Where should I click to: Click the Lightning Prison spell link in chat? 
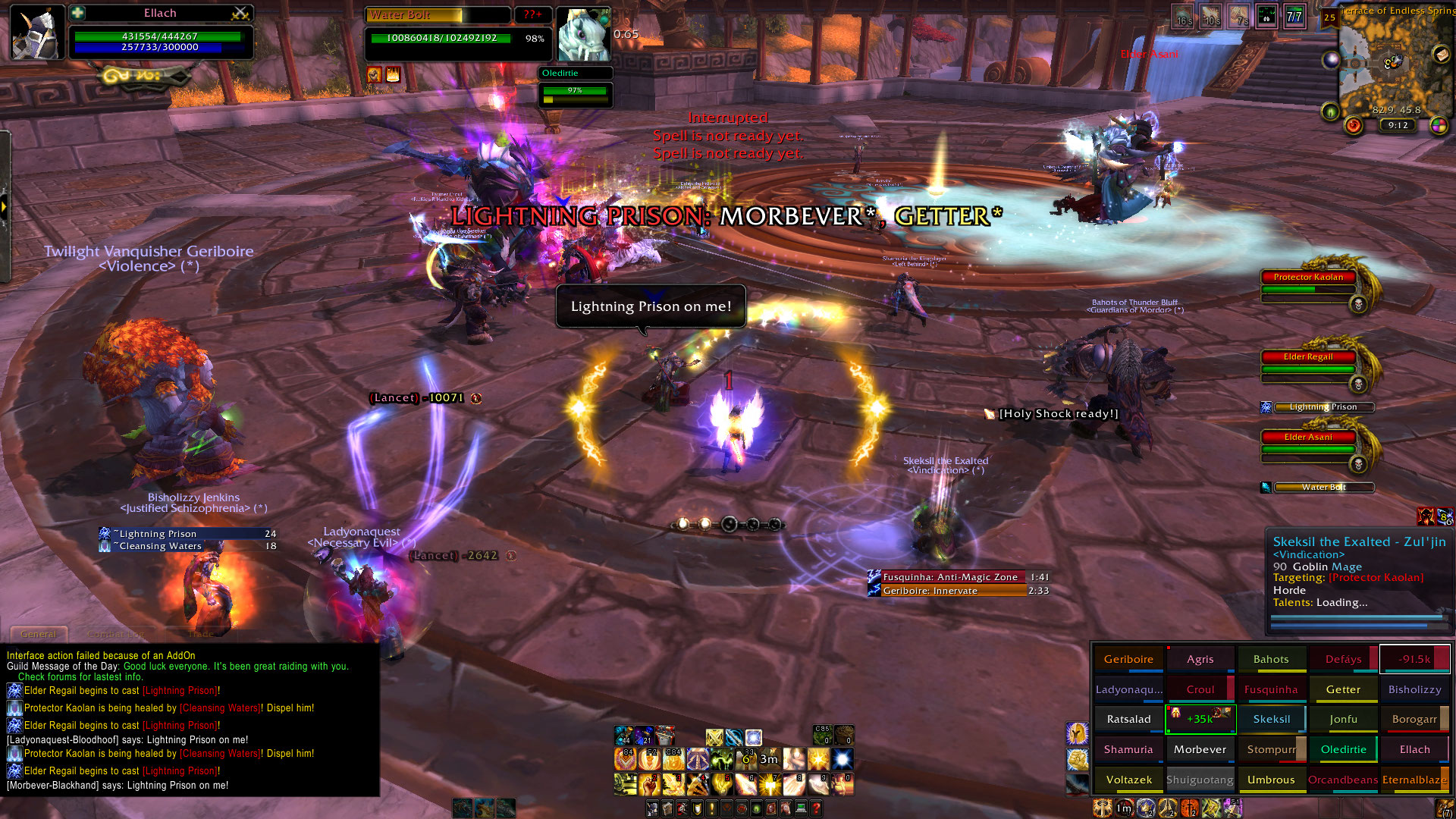(x=180, y=691)
